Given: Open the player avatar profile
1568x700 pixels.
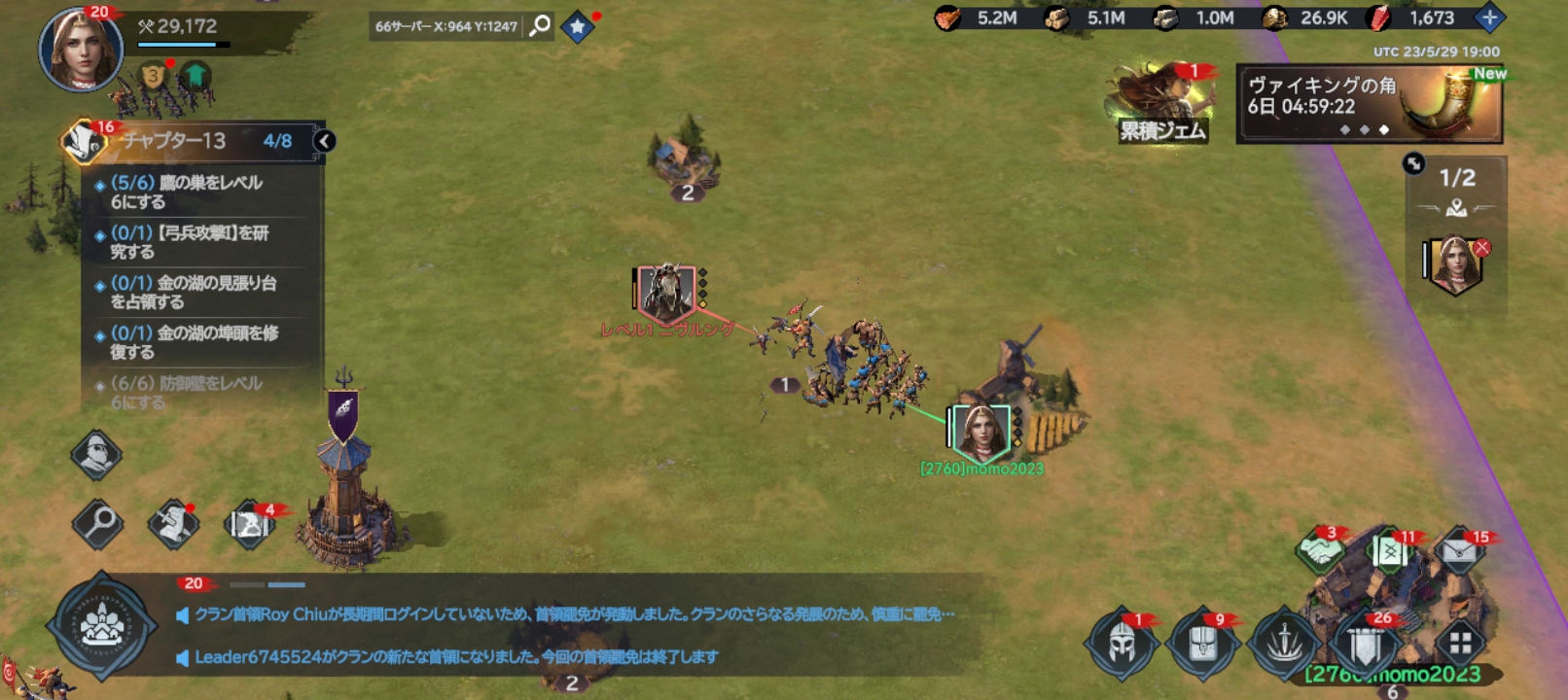Looking at the screenshot, I should pyautogui.click(x=80, y=49).
